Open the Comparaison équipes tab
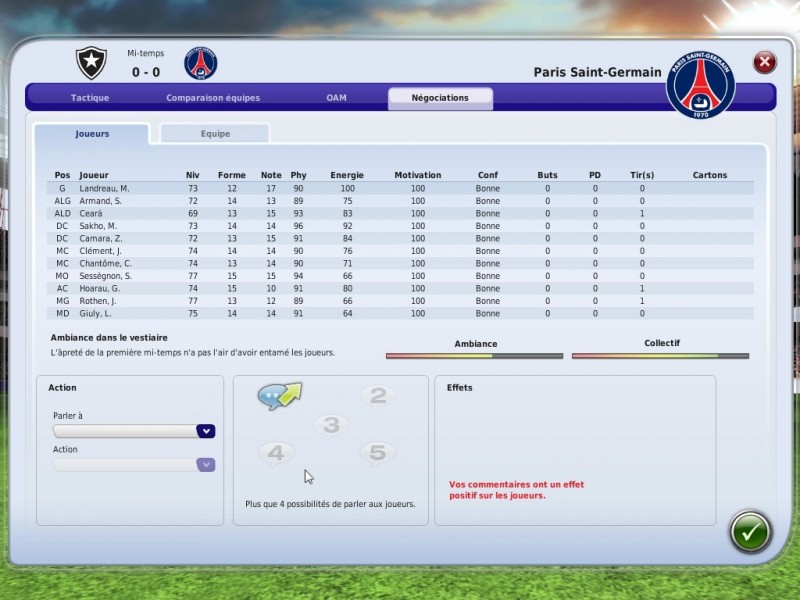Screen dimensions: 800x600 213,98
